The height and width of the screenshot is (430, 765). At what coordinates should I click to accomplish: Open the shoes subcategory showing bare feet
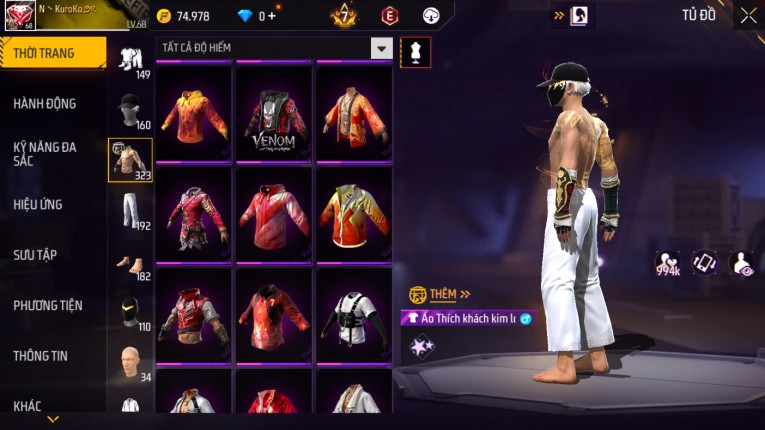(x=130, y=262)
